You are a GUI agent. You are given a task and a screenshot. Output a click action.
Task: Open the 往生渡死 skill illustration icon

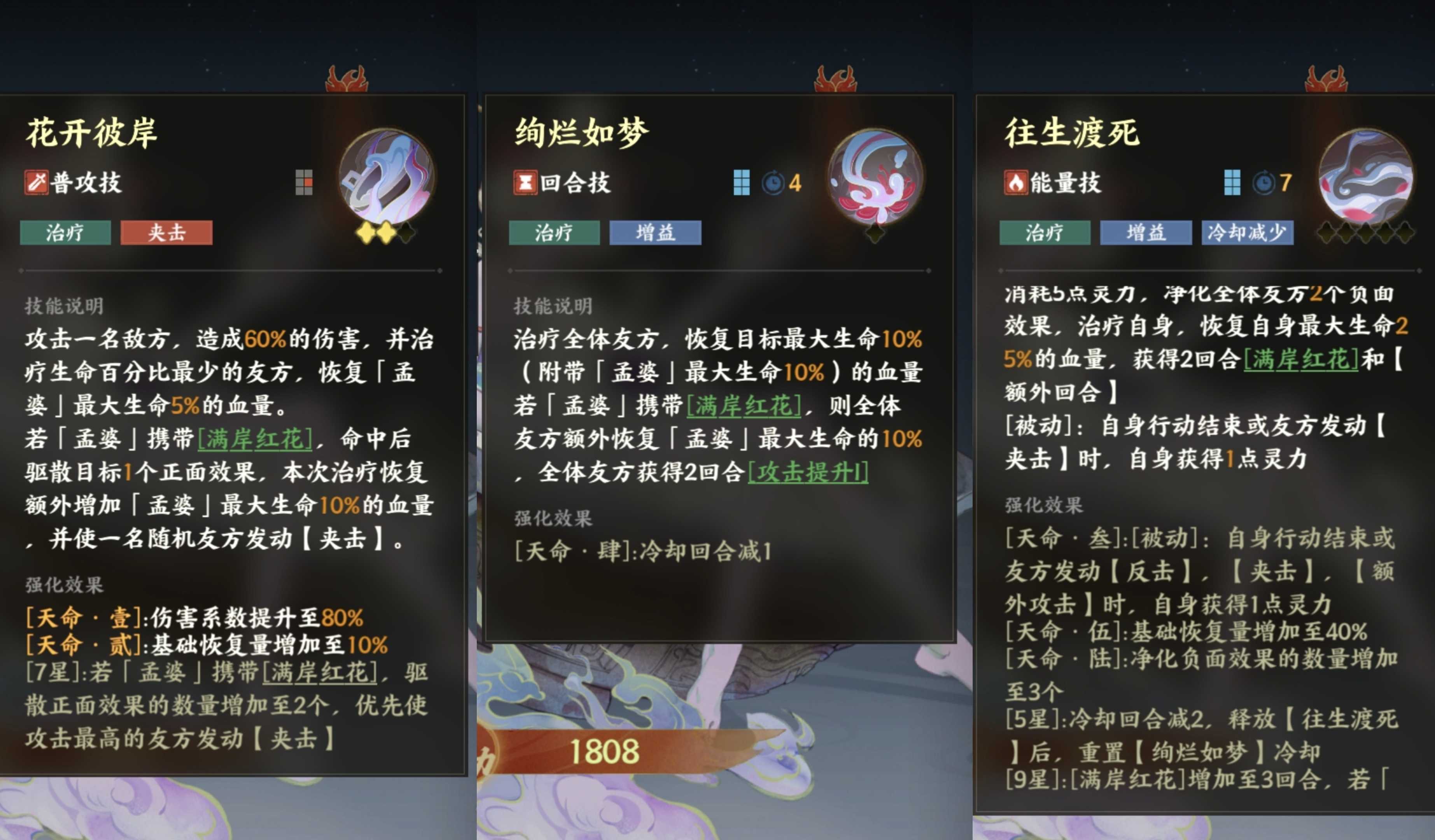coord(1367,179)
